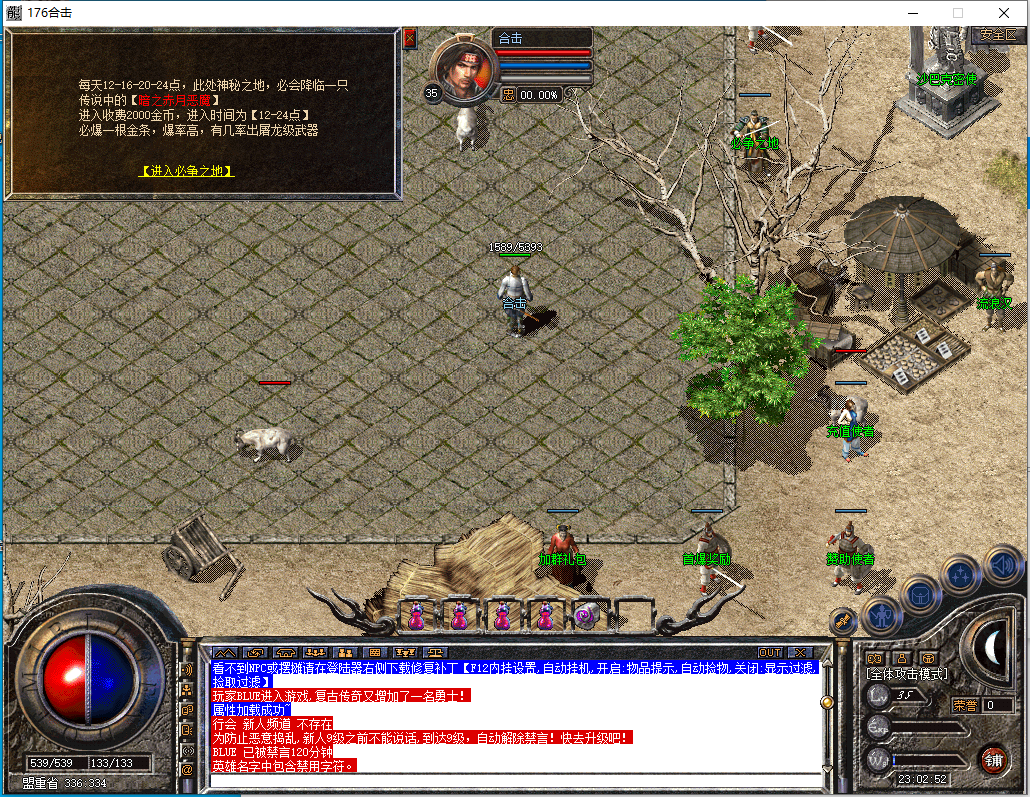Click the mountain icon on chat toolbar
This screenshot has width=1030, height=797.
222,653
